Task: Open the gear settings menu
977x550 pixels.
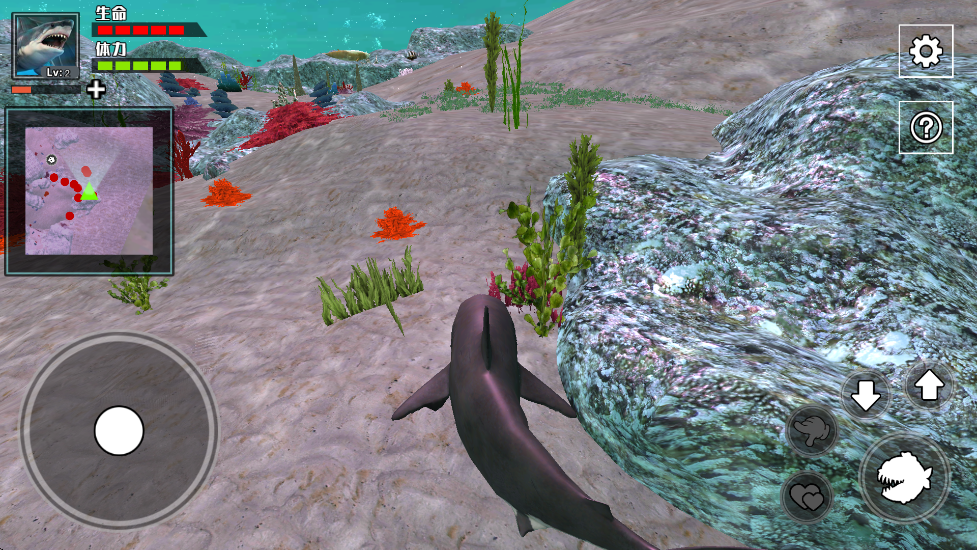Action: (x=925, y=51)
